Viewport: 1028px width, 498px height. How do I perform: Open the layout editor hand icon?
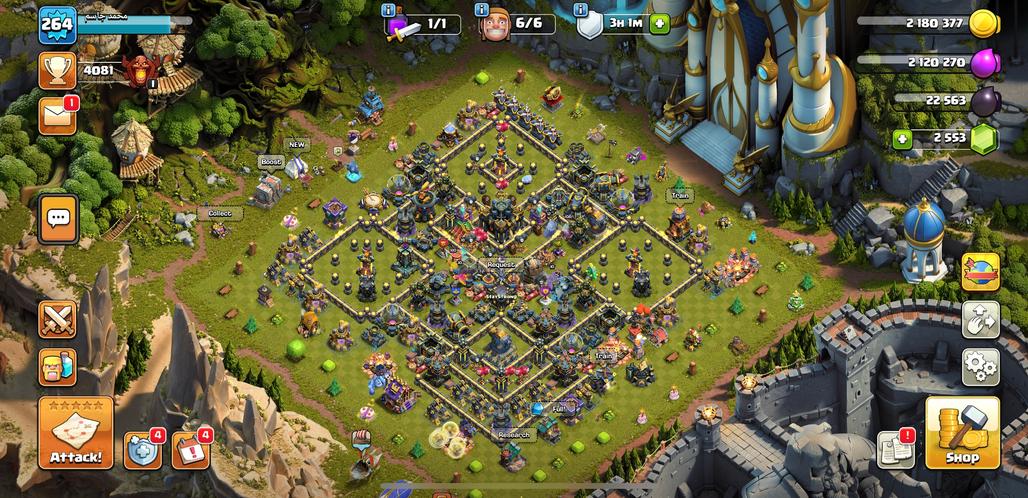point(980,320)
